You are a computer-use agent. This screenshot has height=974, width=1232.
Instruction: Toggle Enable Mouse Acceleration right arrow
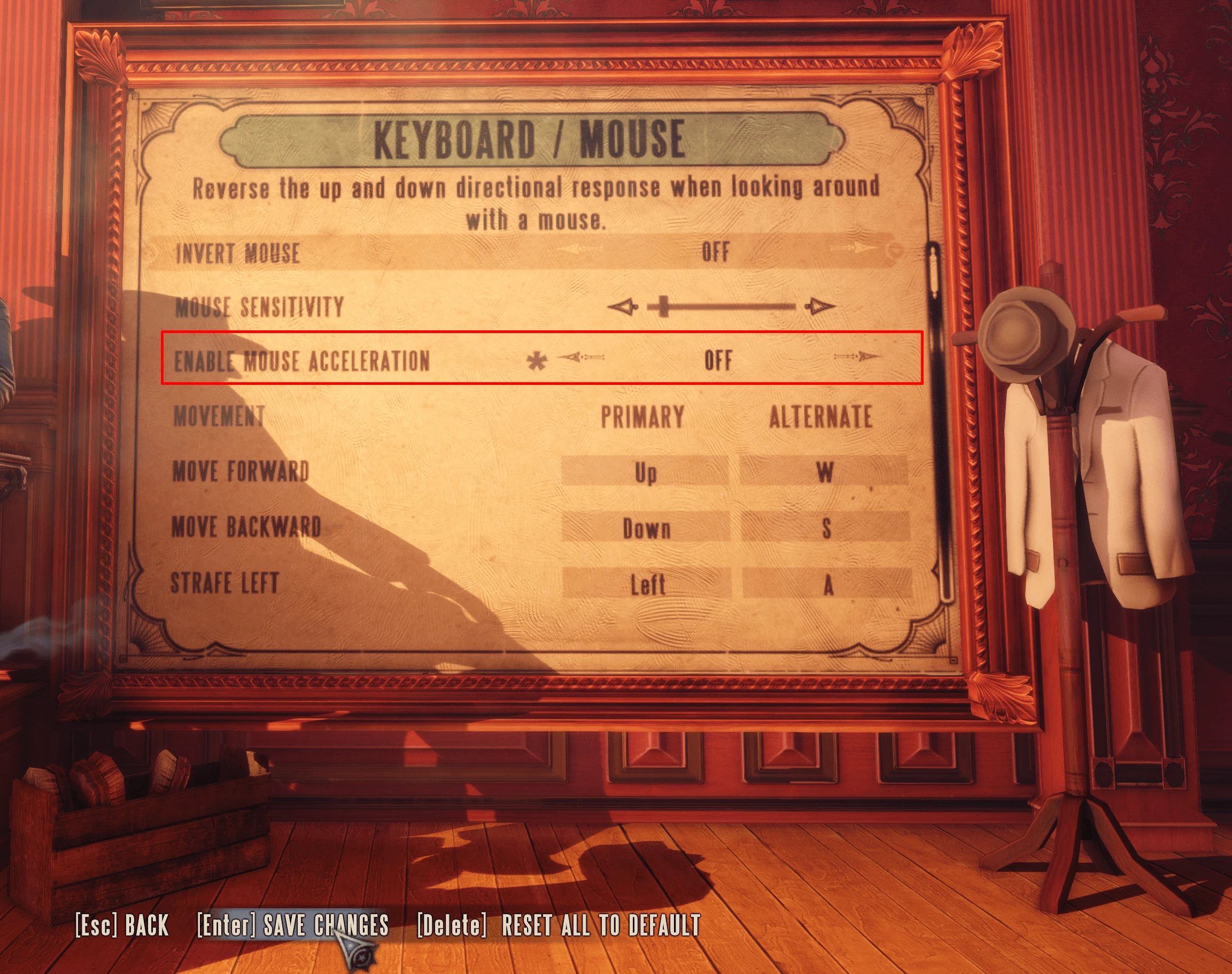point(857,358)
